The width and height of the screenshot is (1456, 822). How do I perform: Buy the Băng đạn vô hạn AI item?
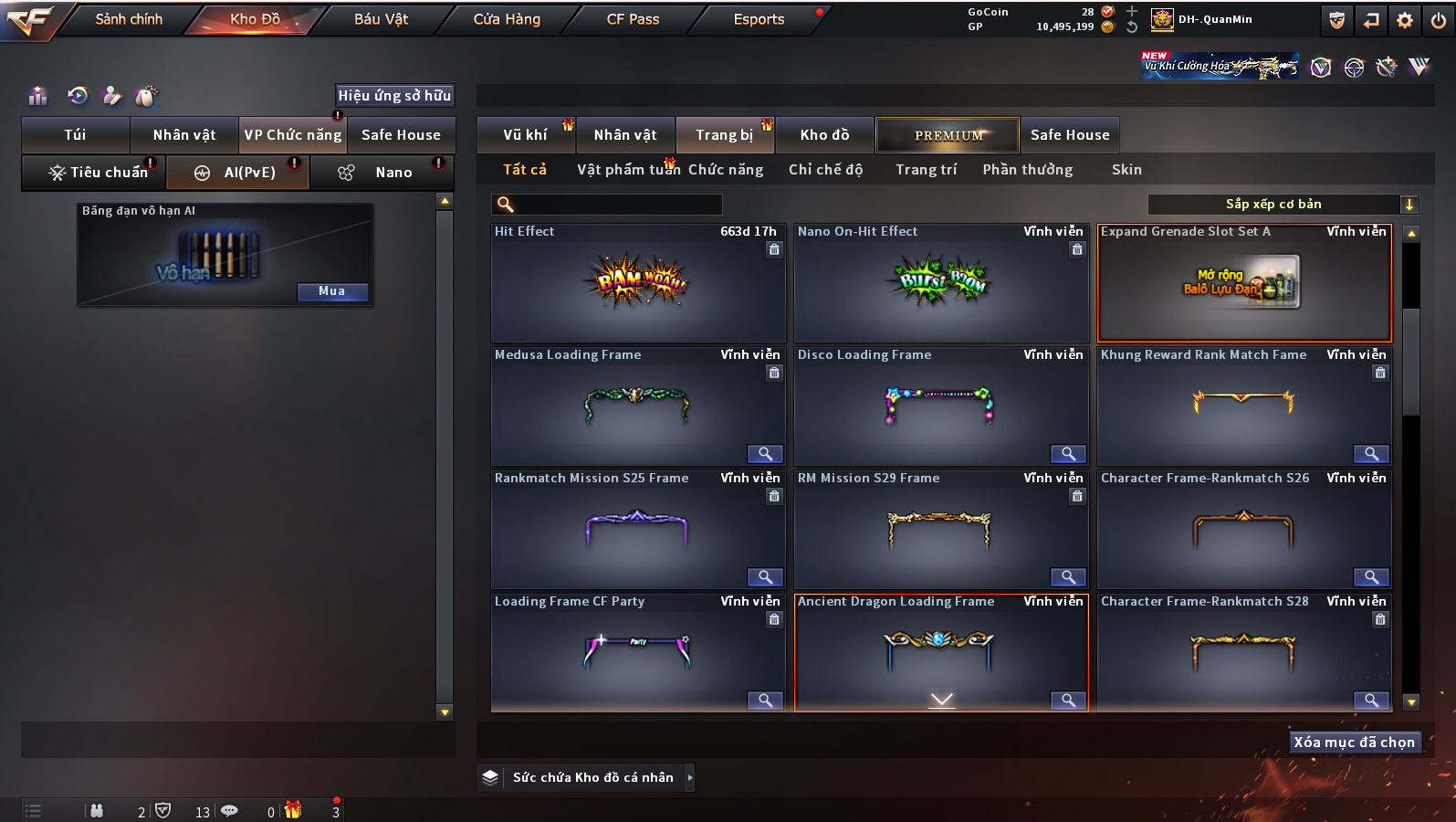332,291
